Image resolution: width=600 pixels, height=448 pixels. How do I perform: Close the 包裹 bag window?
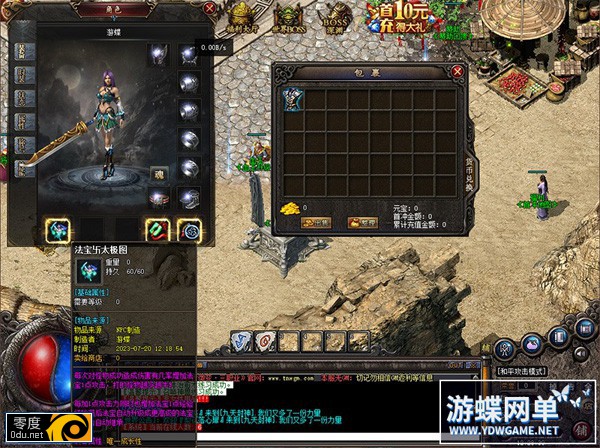click(x=457, y=72)
